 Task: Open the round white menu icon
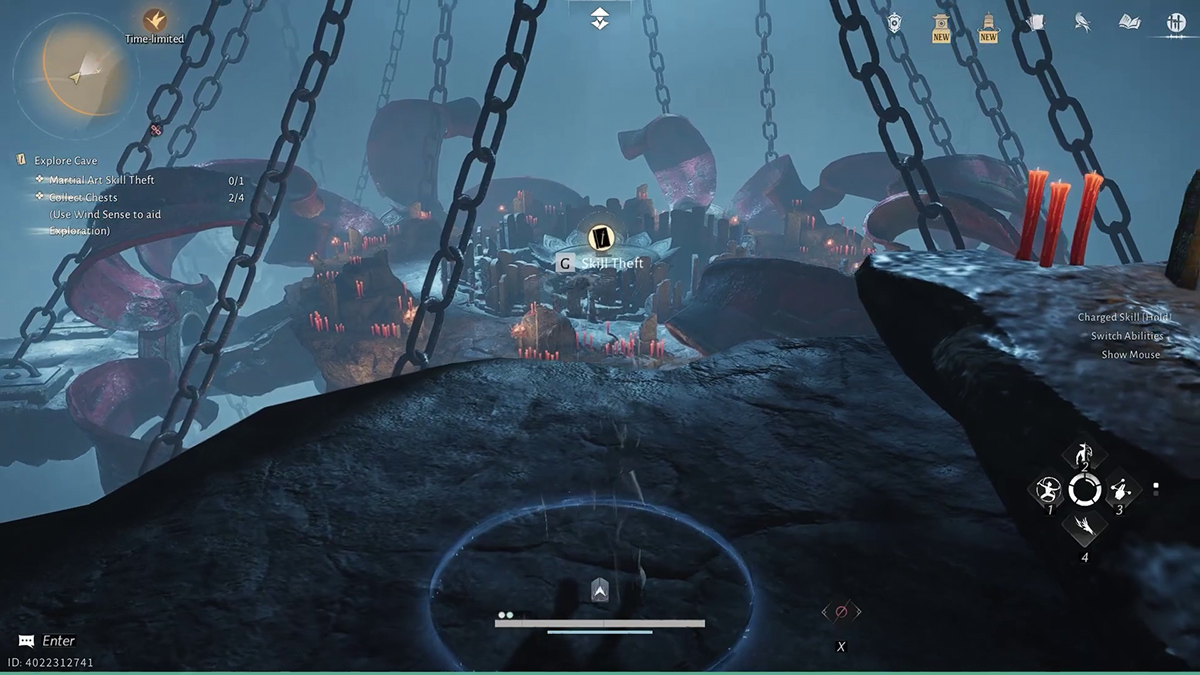point(1176,23)
